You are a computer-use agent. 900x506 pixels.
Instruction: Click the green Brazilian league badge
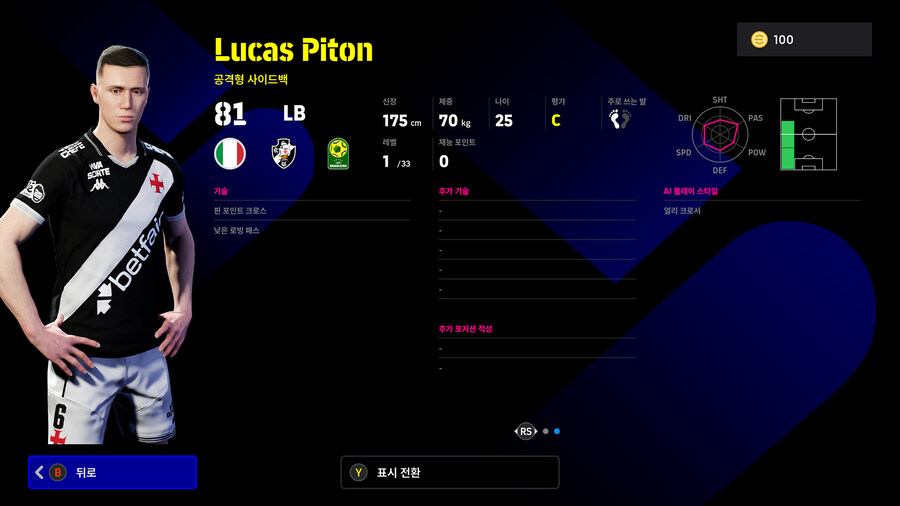pyautogui.click(x=338, y=154)
